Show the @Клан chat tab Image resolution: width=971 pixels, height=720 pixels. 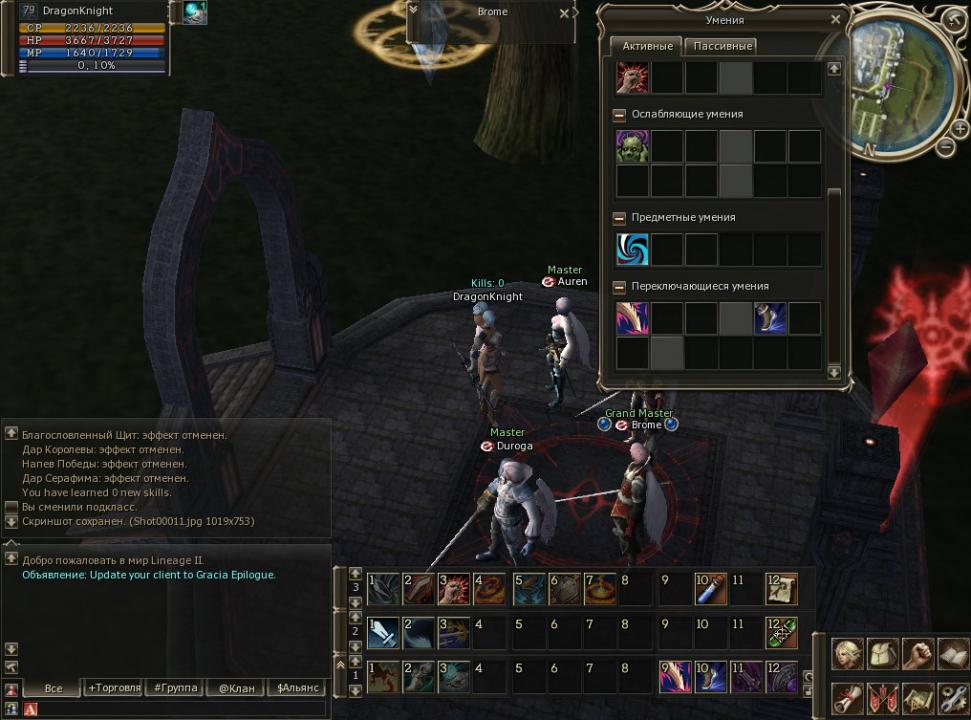(x=237, y=688)
